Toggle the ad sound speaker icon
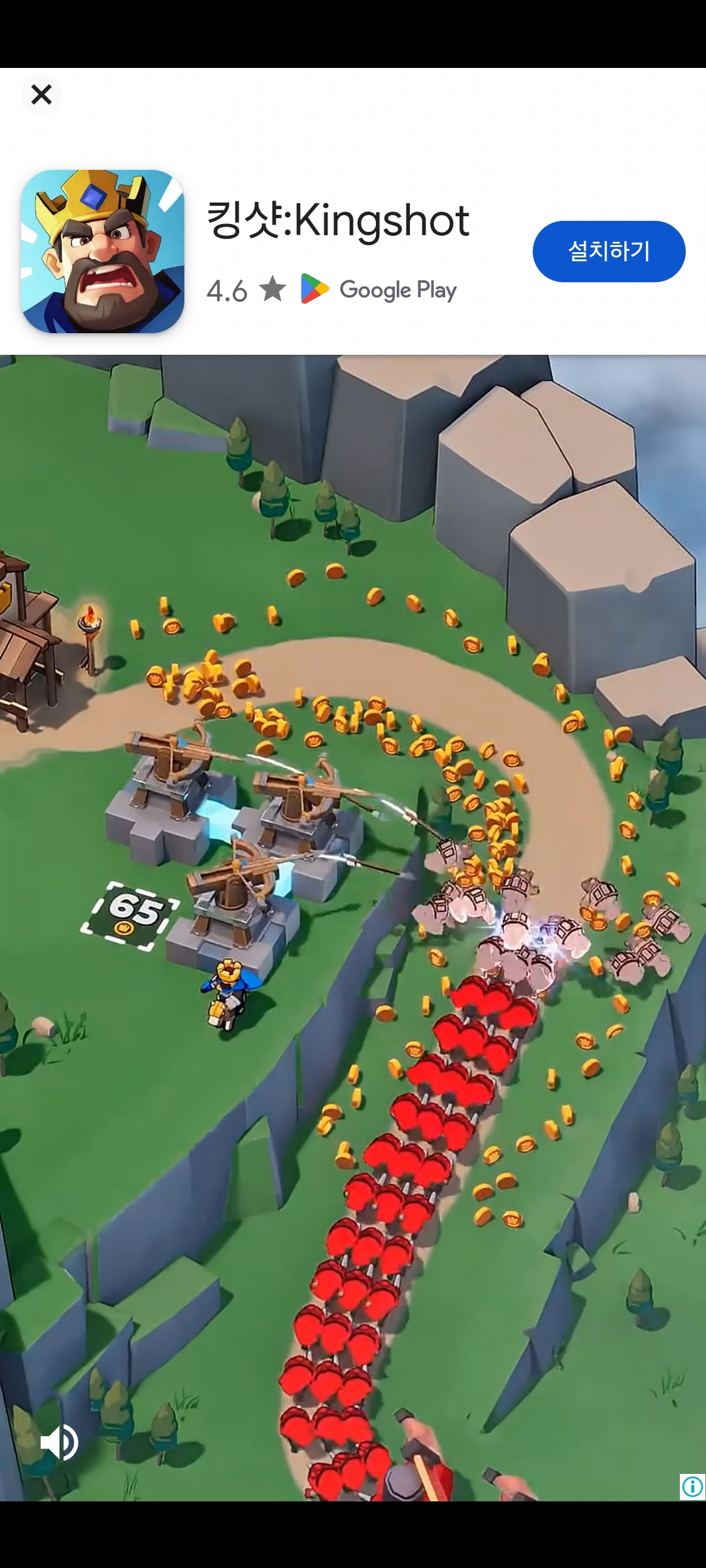Viewport: 706px width, 1568px height. click(59, 1443)
